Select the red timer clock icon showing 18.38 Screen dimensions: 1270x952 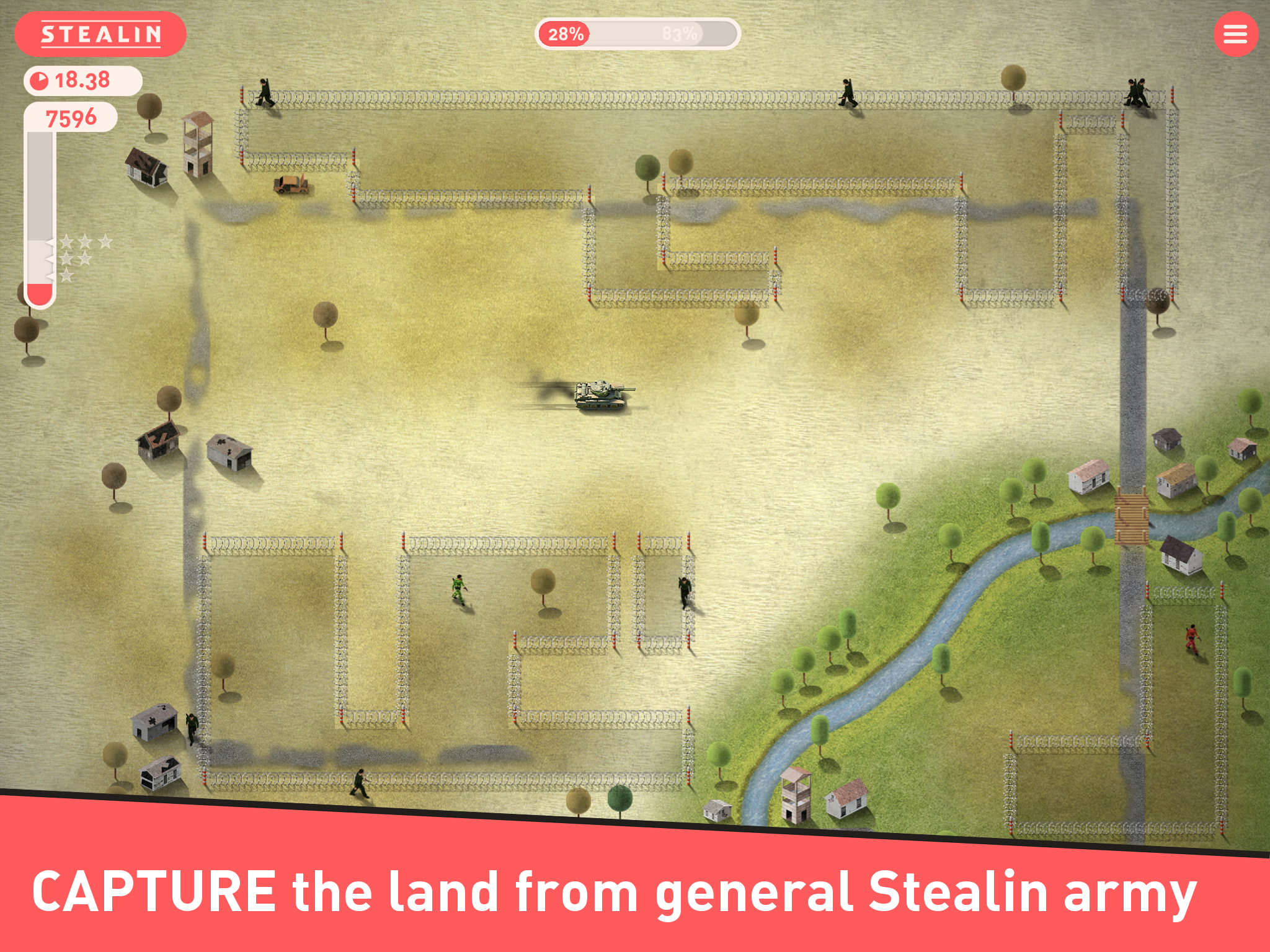click(38, 80)
